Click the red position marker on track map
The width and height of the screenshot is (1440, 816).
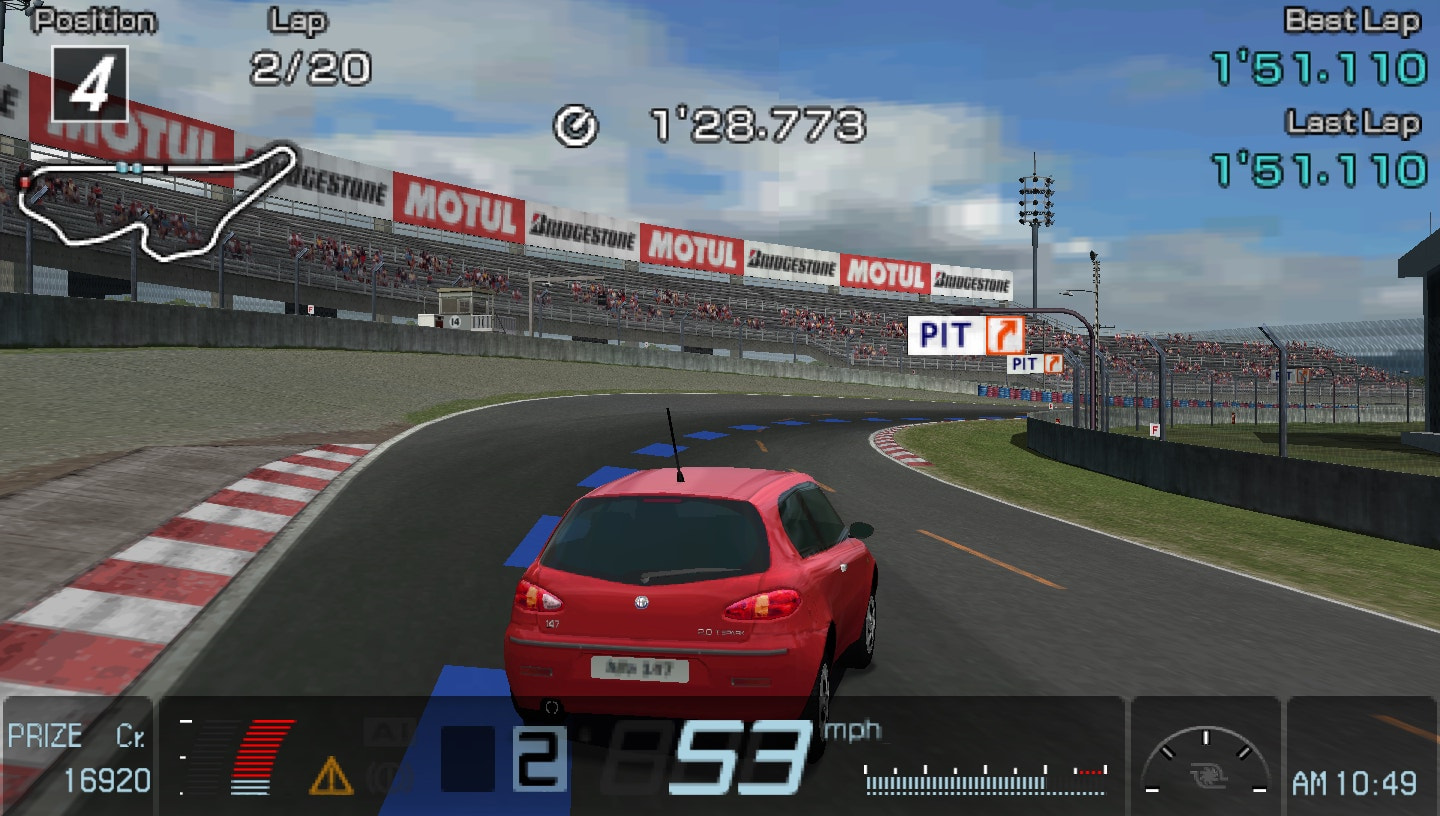point(25,182)
